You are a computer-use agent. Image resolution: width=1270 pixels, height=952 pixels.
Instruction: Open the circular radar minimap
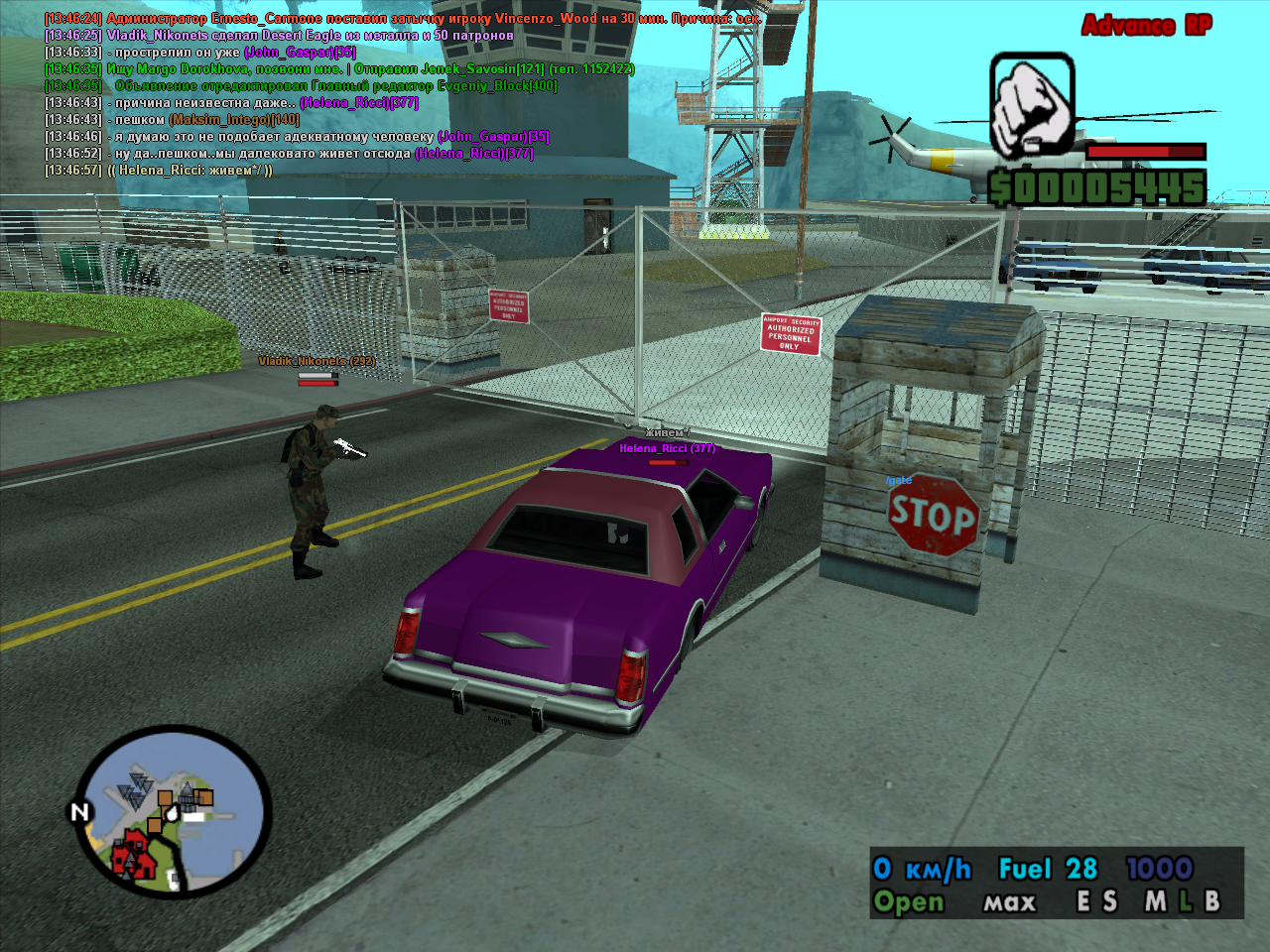pos(174,811)
